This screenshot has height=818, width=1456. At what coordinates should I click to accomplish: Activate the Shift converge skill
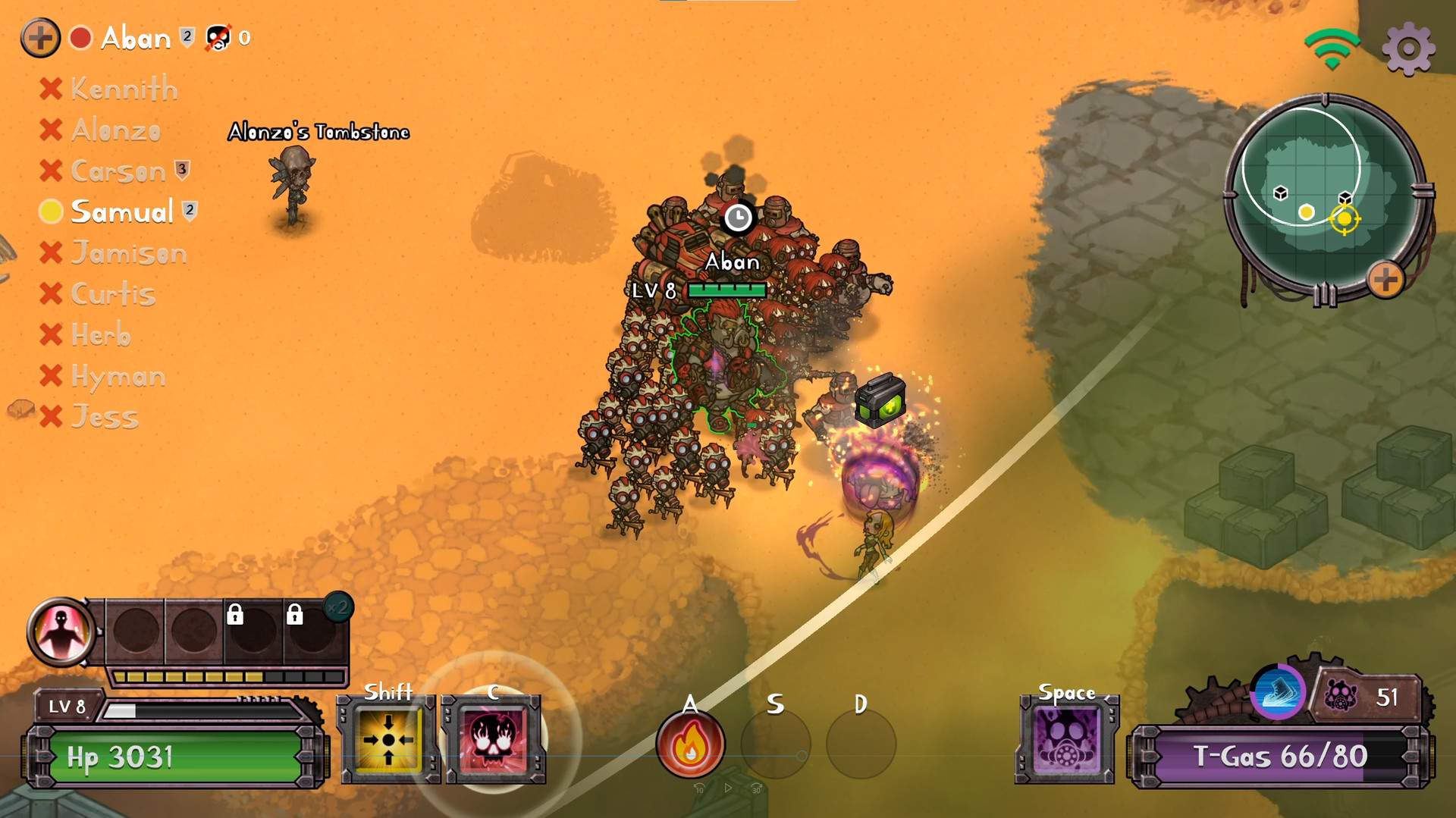click(x=389, y=739)
